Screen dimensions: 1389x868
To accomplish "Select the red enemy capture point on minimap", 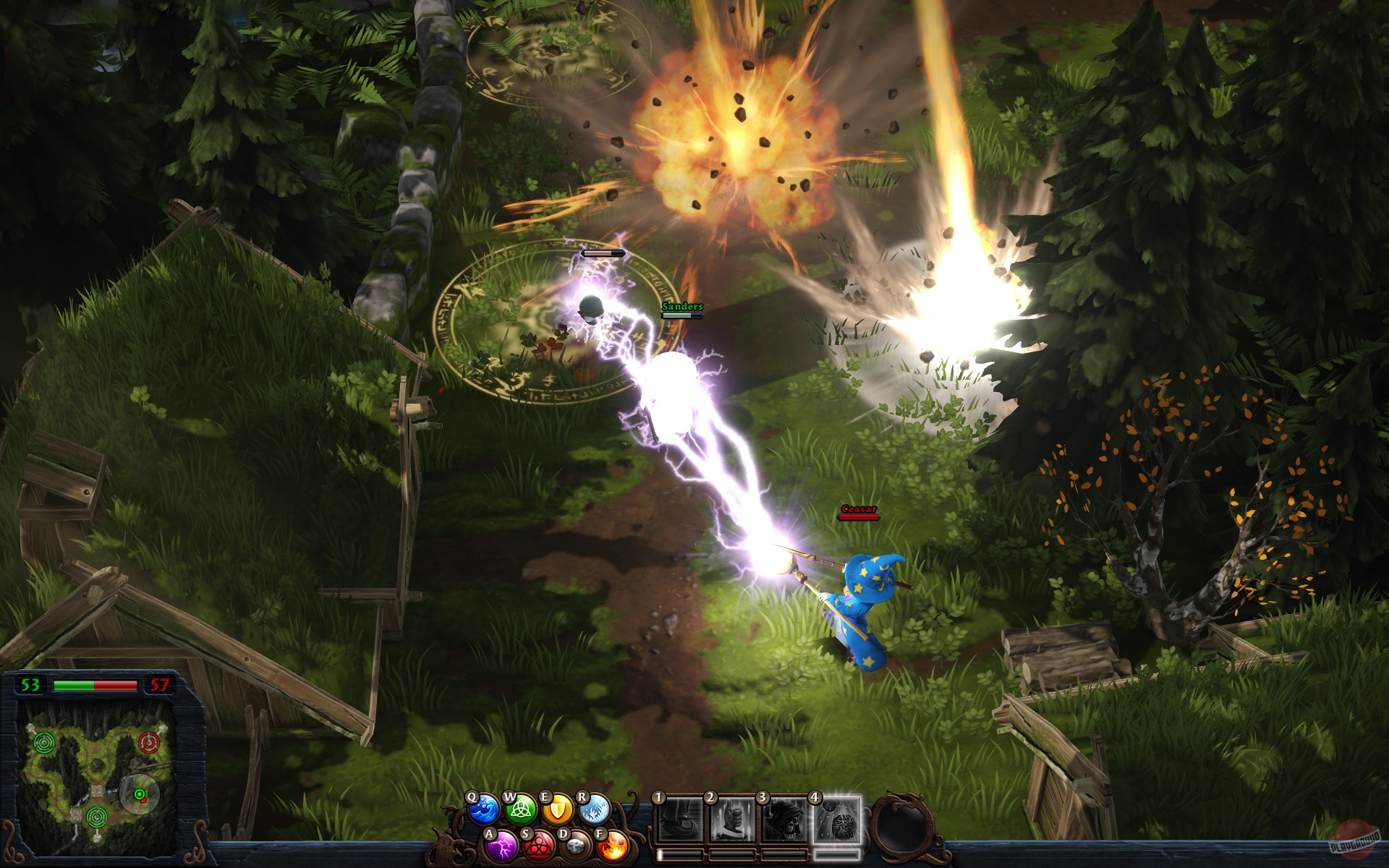I will (148, 743).
